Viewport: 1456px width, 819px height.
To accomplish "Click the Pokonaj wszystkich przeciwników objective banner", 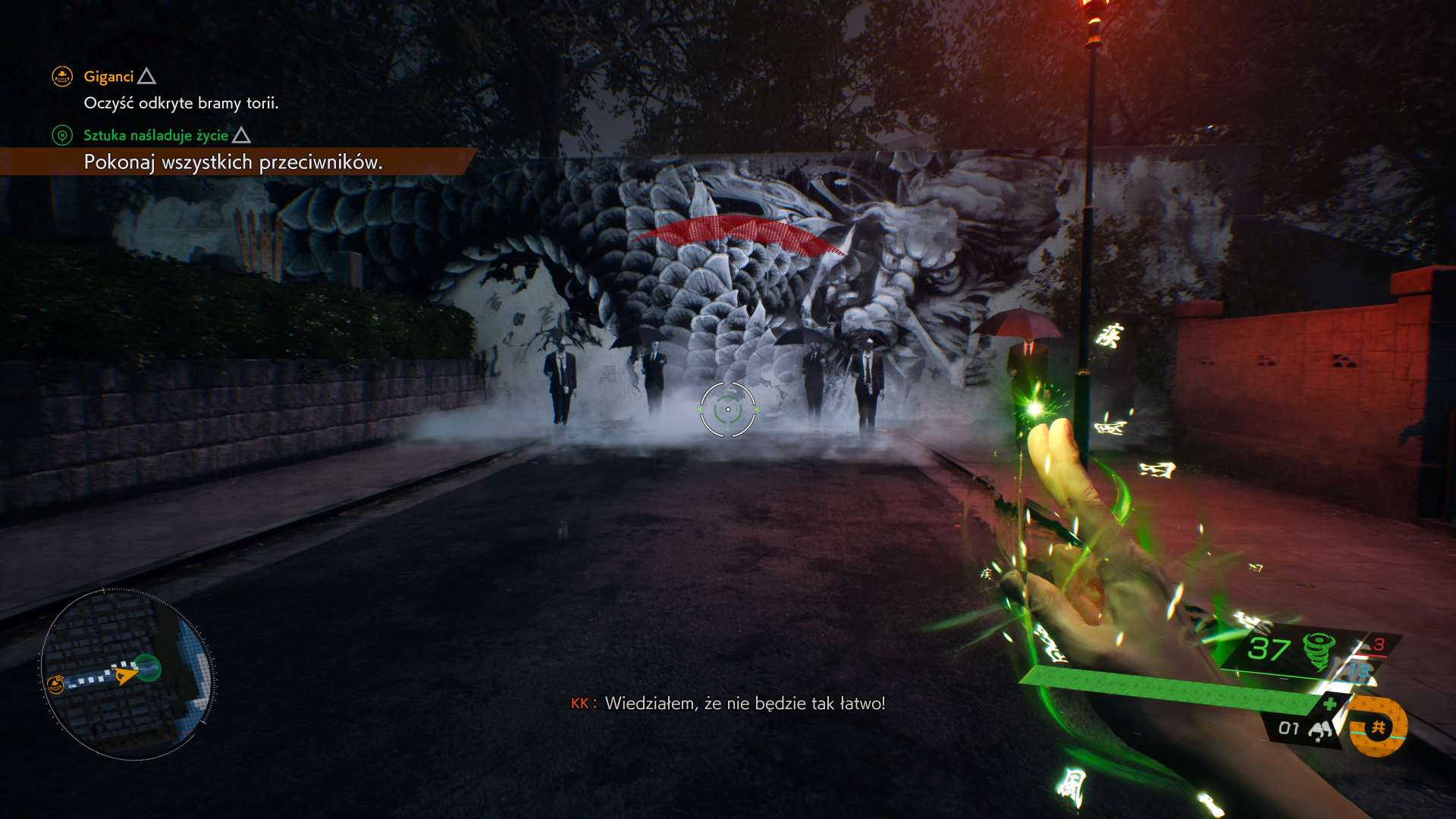I will point(233,162).
